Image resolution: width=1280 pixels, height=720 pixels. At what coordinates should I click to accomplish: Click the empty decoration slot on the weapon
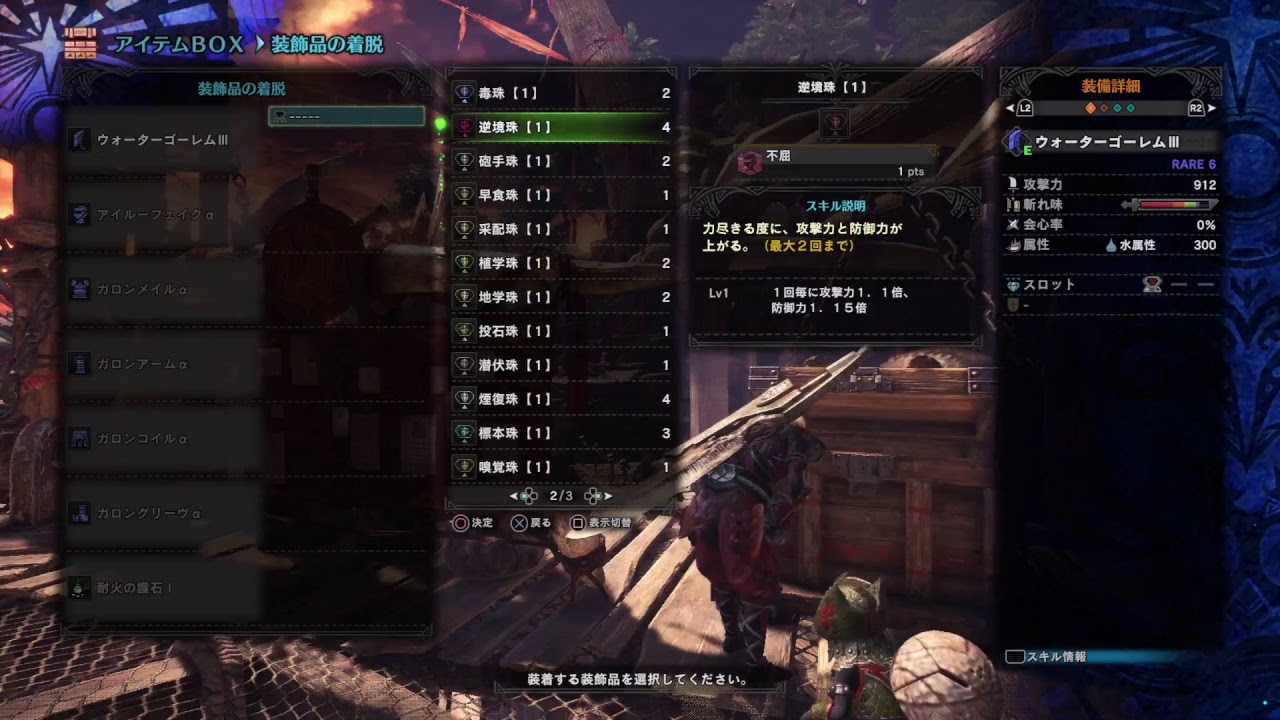[346, 117]
